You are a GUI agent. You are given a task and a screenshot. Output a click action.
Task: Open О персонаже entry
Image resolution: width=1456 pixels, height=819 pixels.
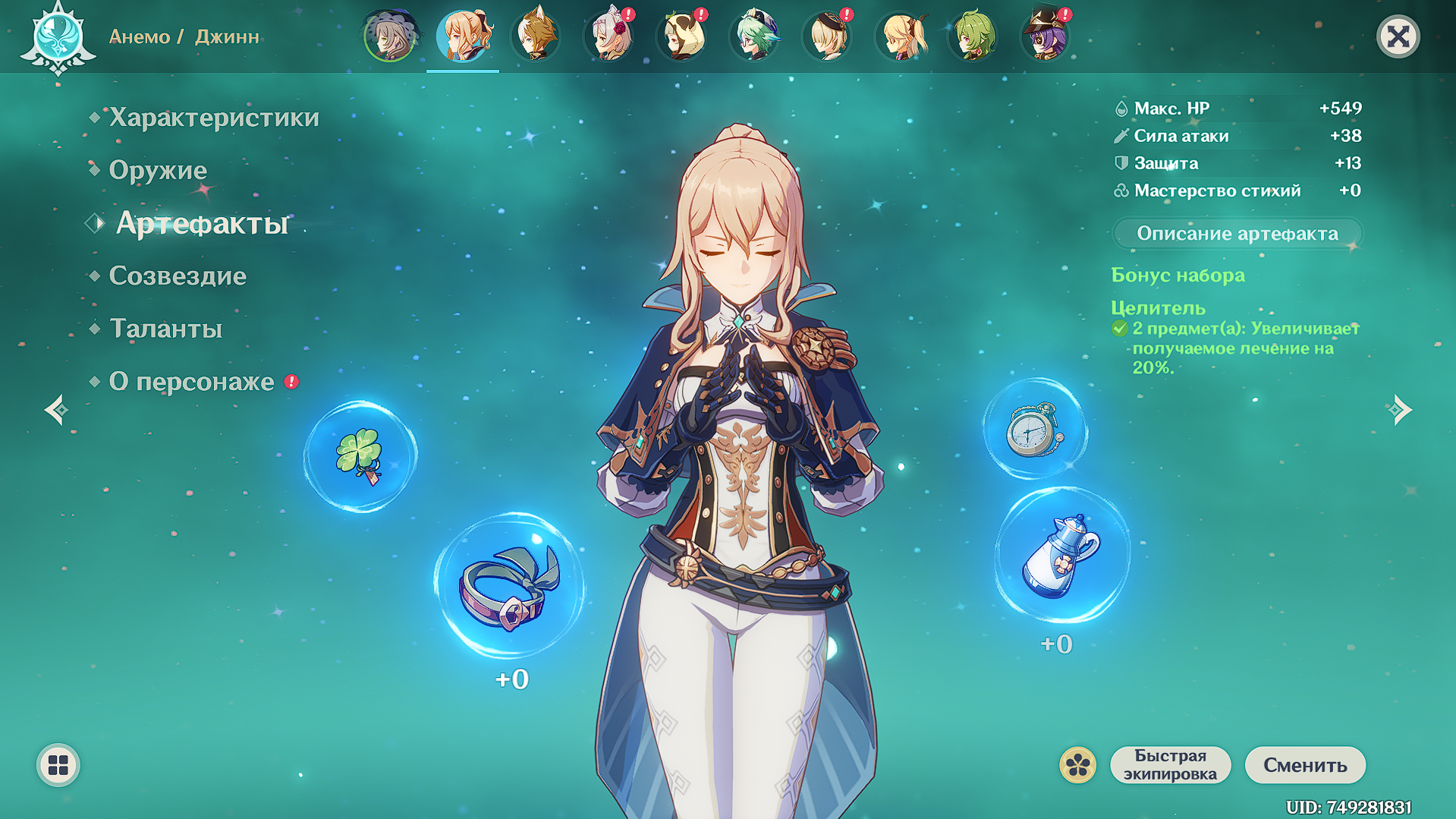[191, 381]
